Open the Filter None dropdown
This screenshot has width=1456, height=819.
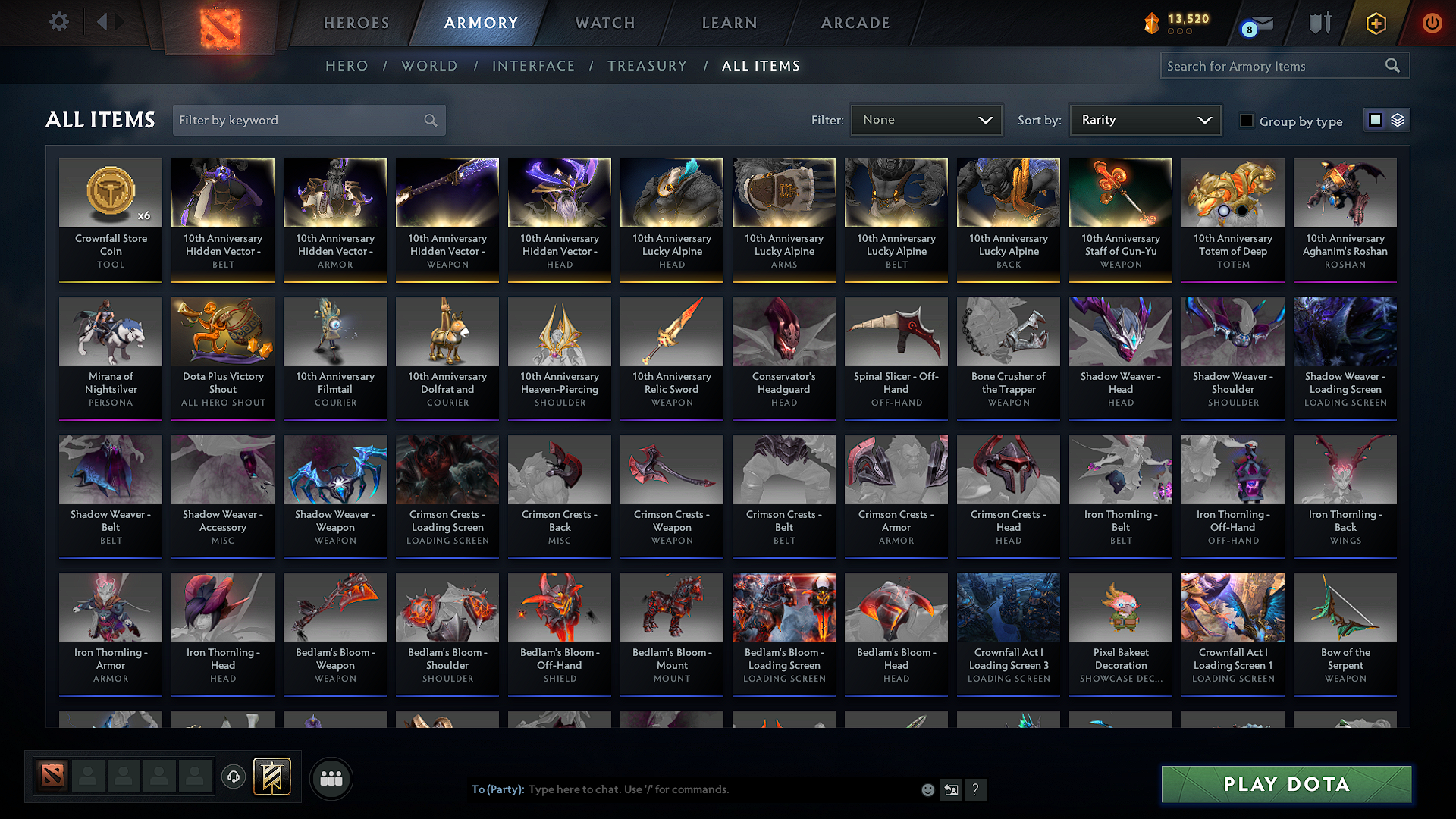tap(926, 120)
